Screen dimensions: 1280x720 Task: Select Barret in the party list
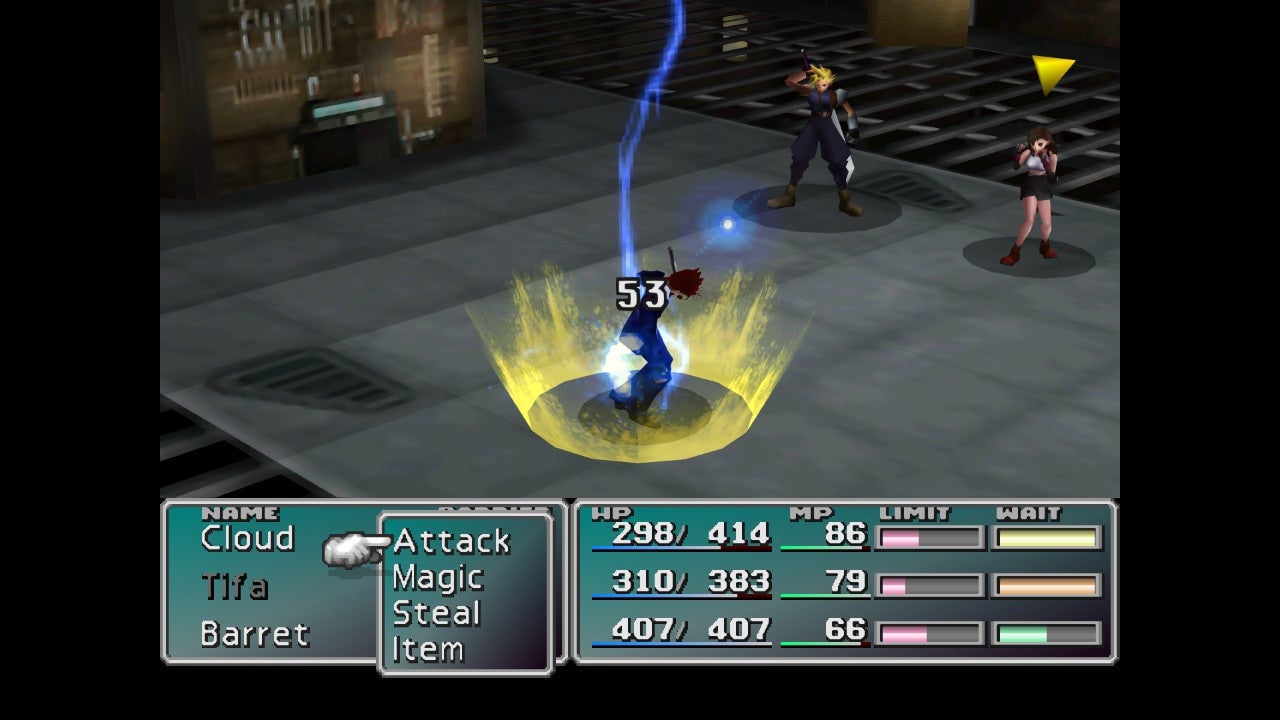click(x=254, y=634)
